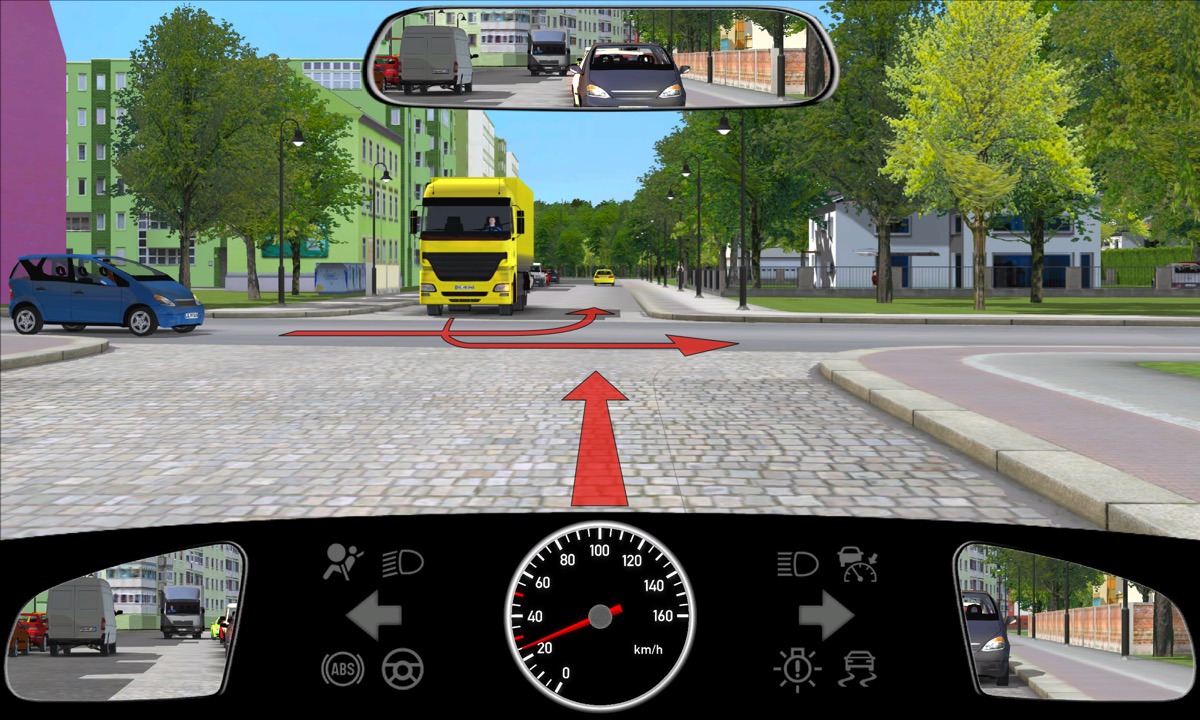
Task: Look at the left side mirror
Action: click(x=125, y=620)
